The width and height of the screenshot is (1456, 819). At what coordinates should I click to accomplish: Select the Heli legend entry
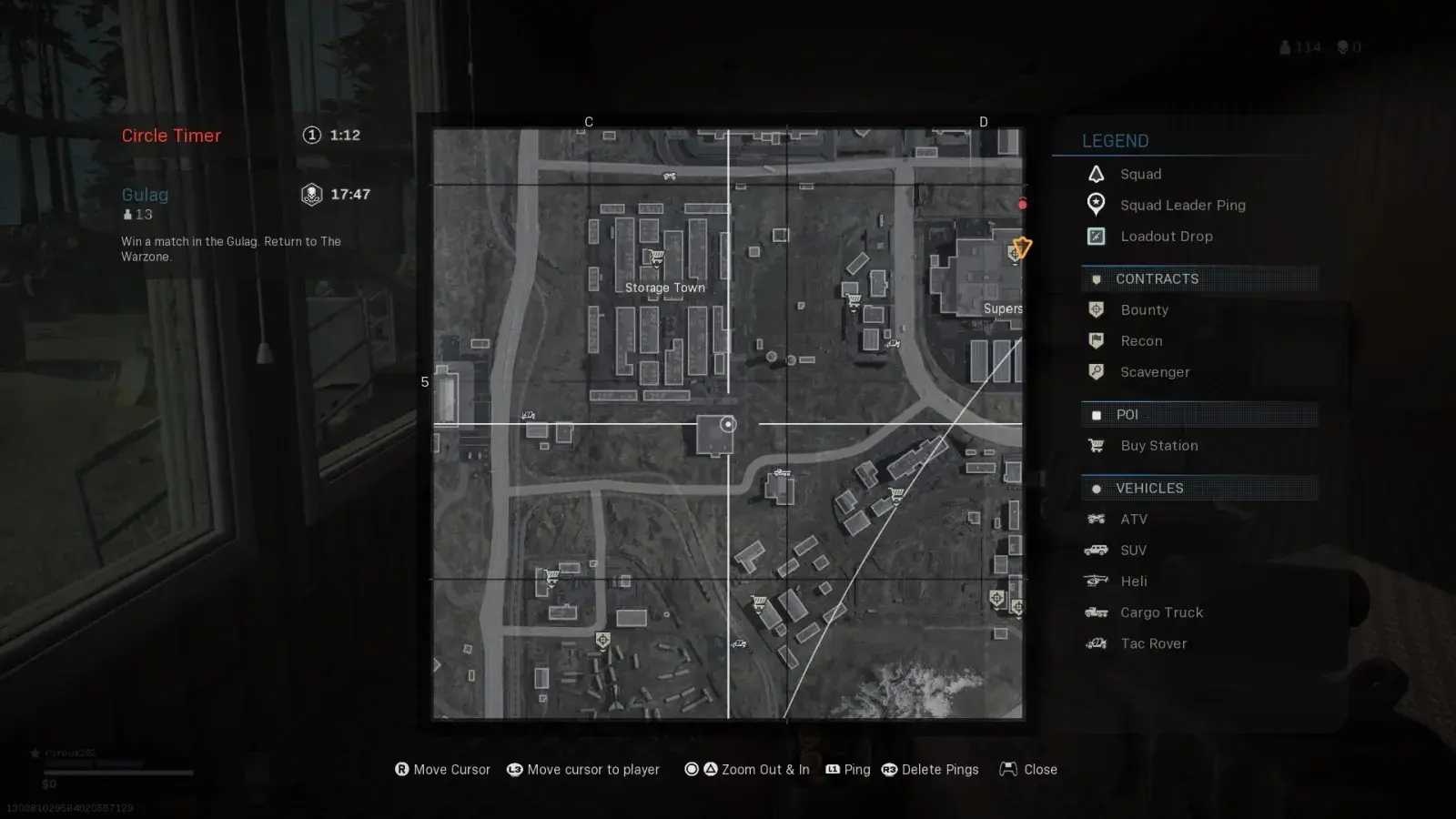pyautogui.click(x=1133, y=581)
